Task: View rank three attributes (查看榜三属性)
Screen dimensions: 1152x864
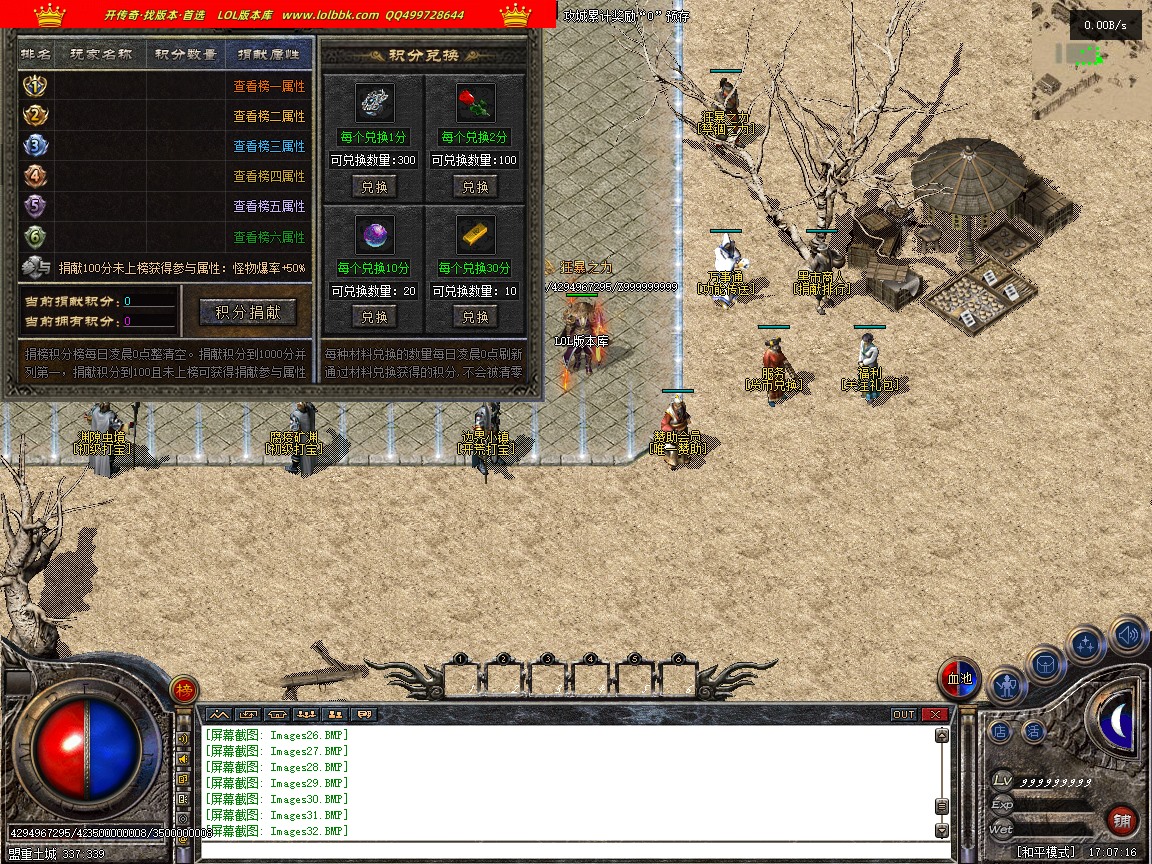Action: click(269, 146)
